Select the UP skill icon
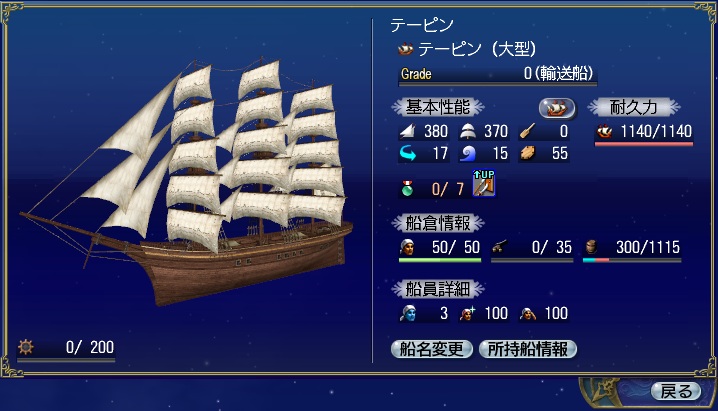Image resolution: width=718 pixels, height=411 pixels. click(x=485, y=185)
